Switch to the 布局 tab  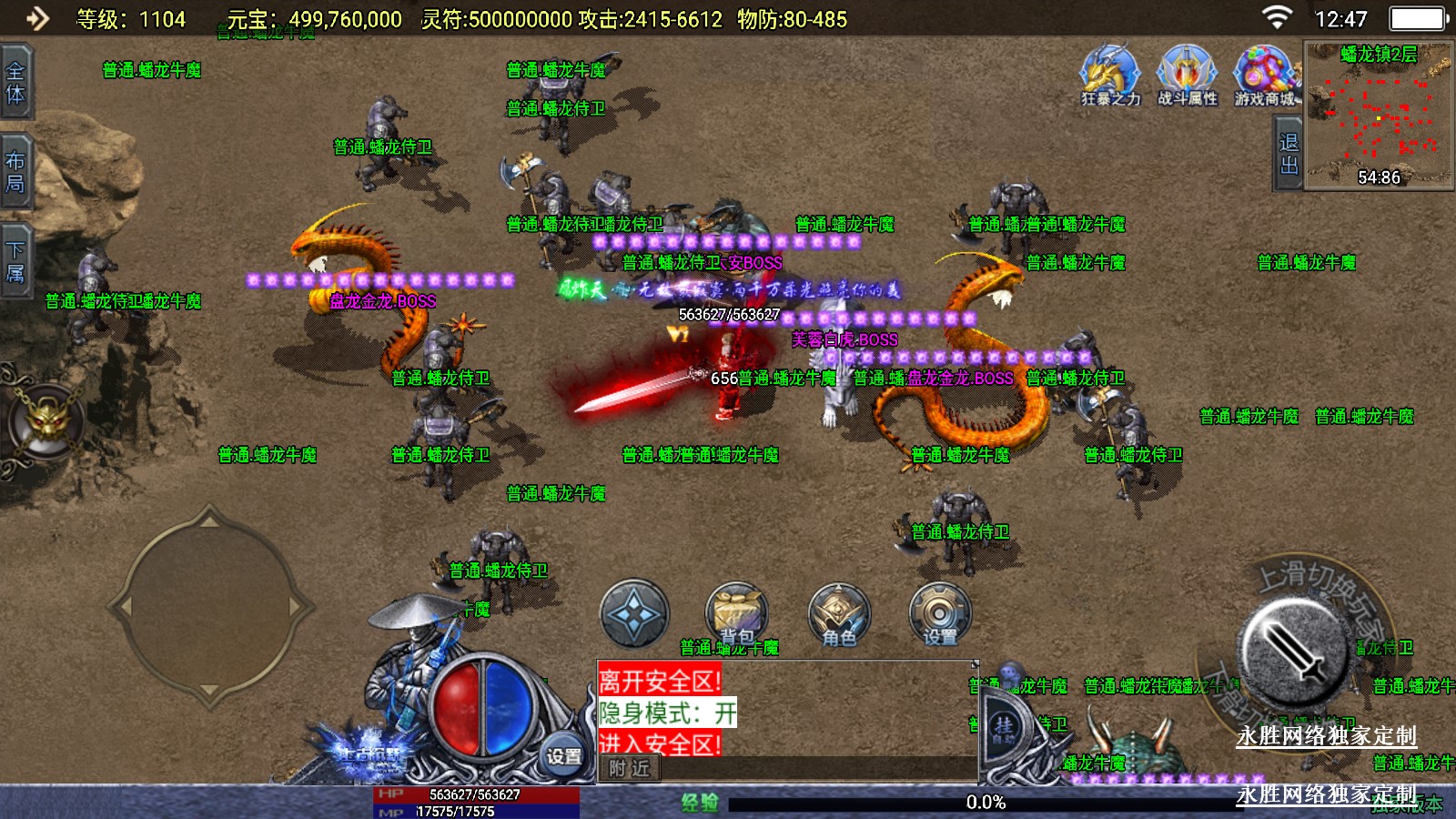(15, 172)
